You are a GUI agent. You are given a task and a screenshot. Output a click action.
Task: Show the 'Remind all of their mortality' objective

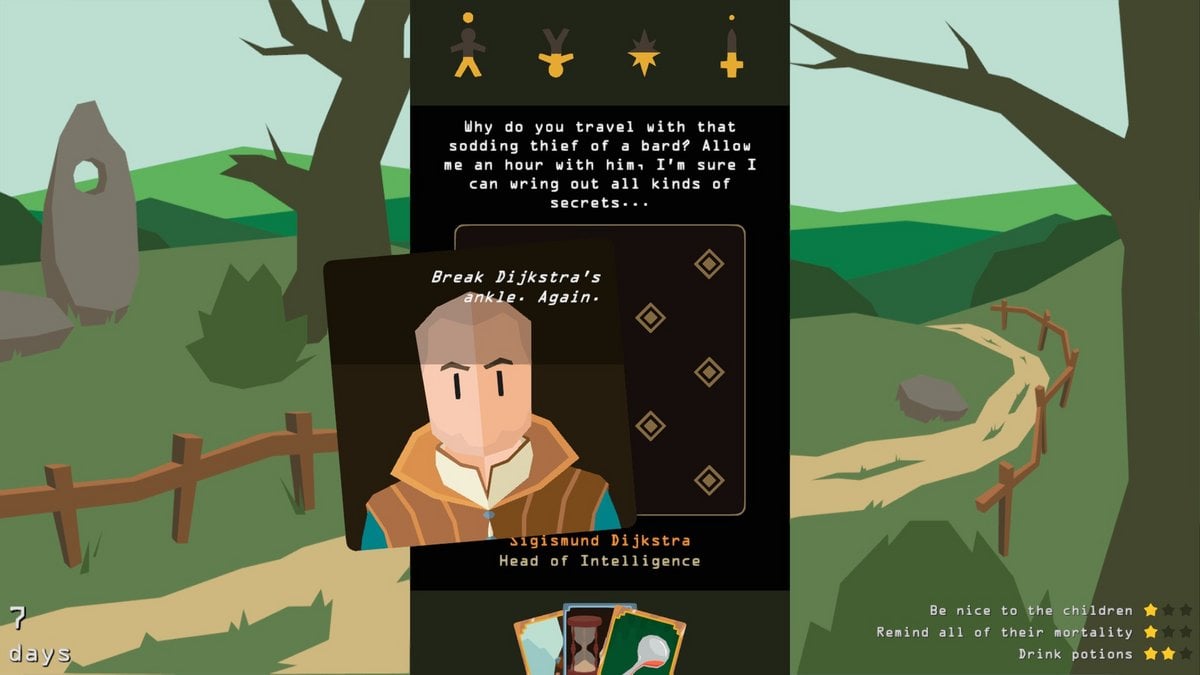coord(1005,632)
